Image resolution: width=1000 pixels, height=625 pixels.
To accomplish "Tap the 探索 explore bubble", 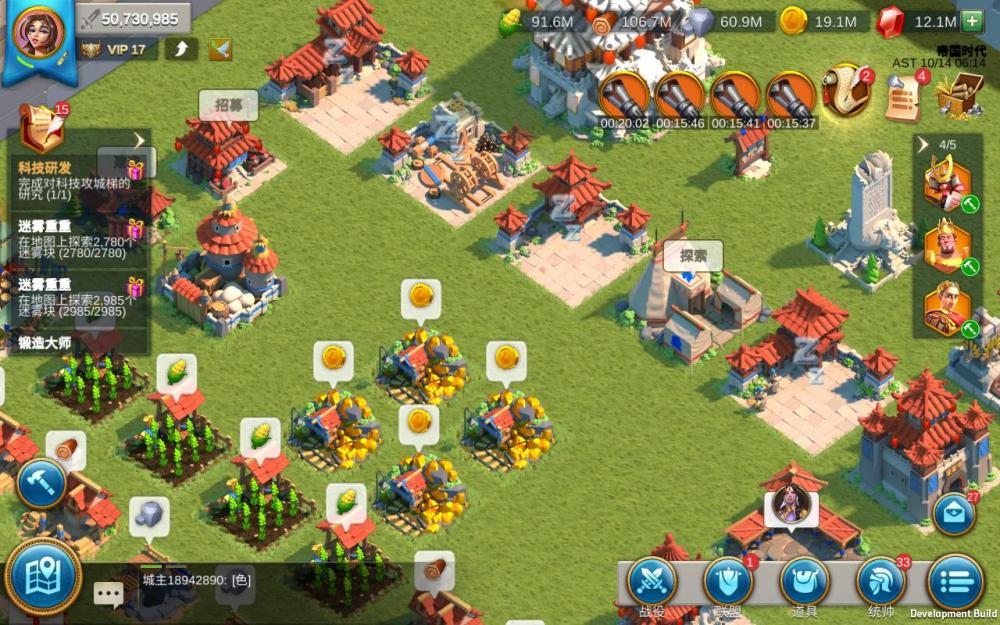I will [693, 256].
